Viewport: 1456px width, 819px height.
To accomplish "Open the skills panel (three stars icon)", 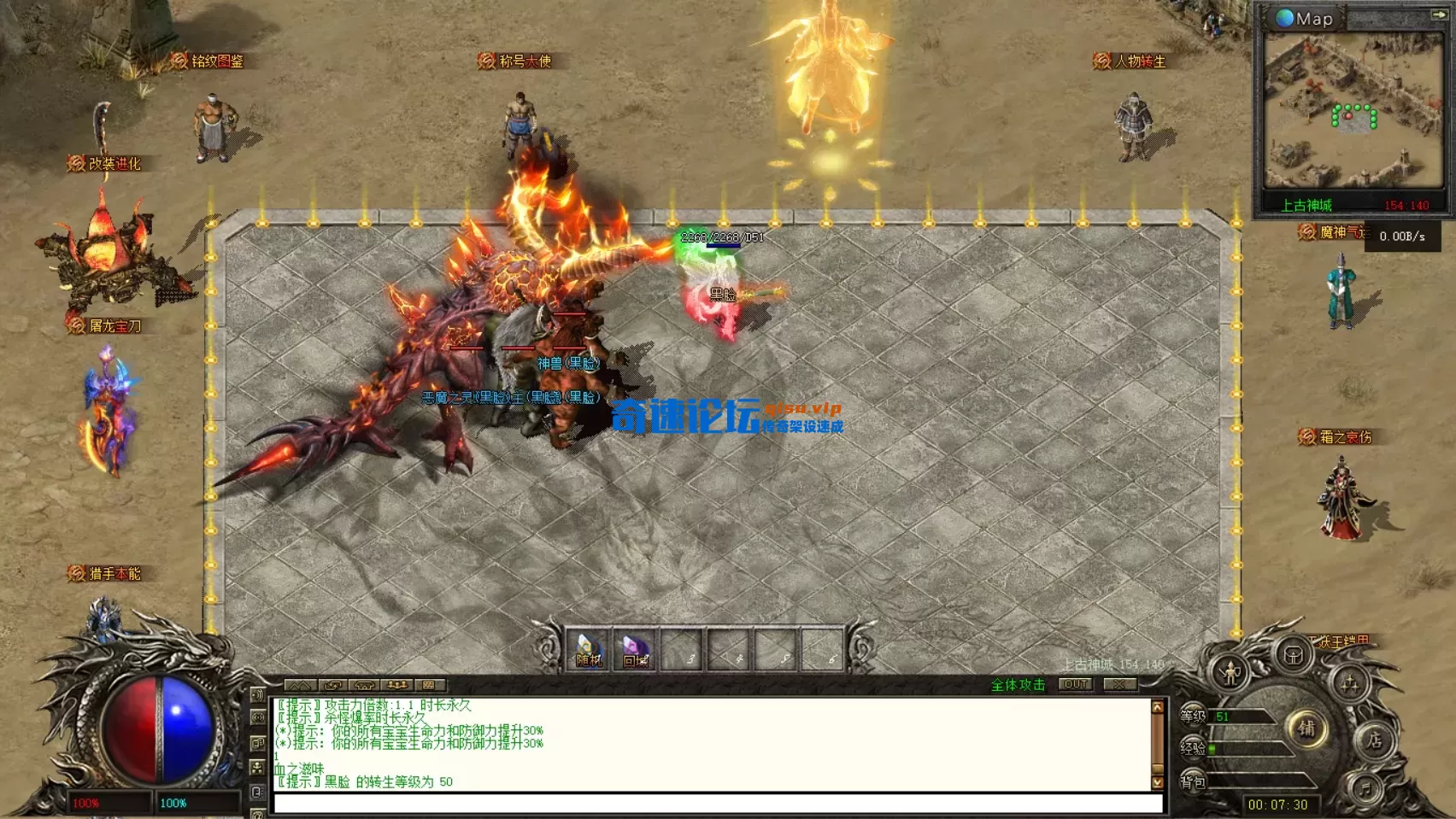I will pyautogui.click(x=1351, y=683).
